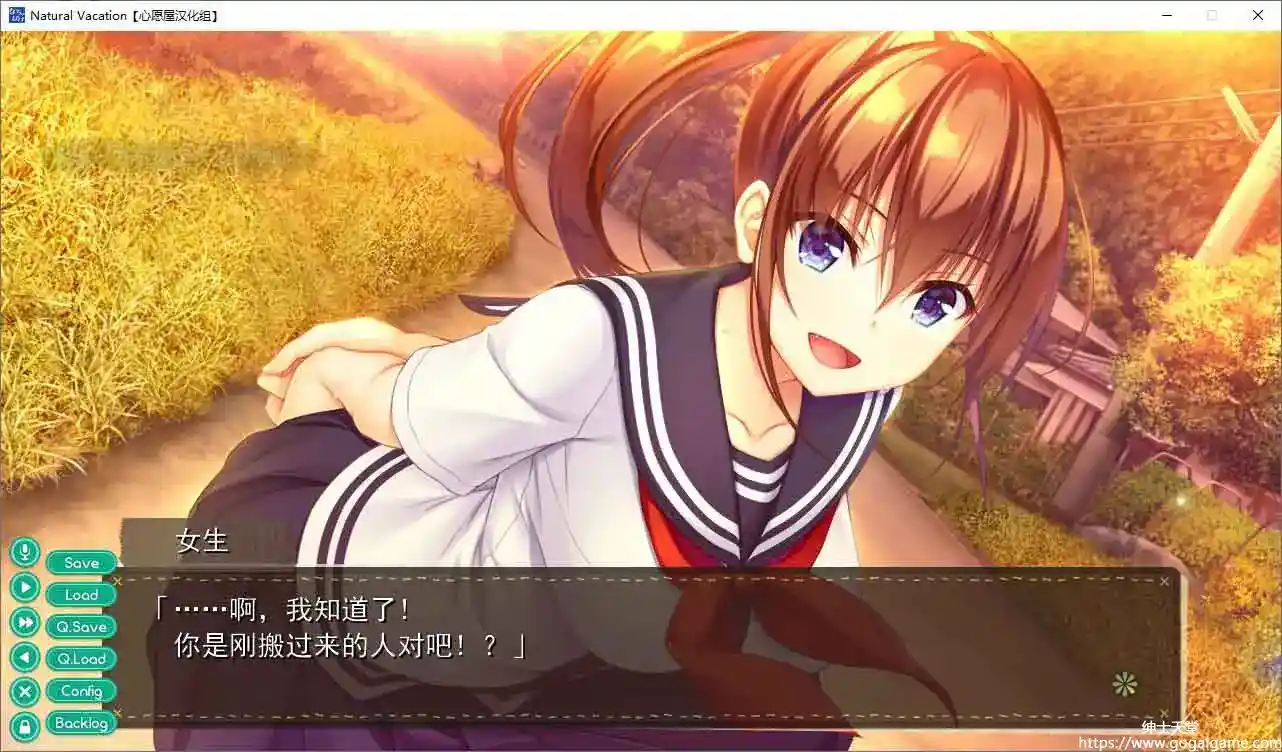
Task: Open the Config settings
Action: point(80,690)
